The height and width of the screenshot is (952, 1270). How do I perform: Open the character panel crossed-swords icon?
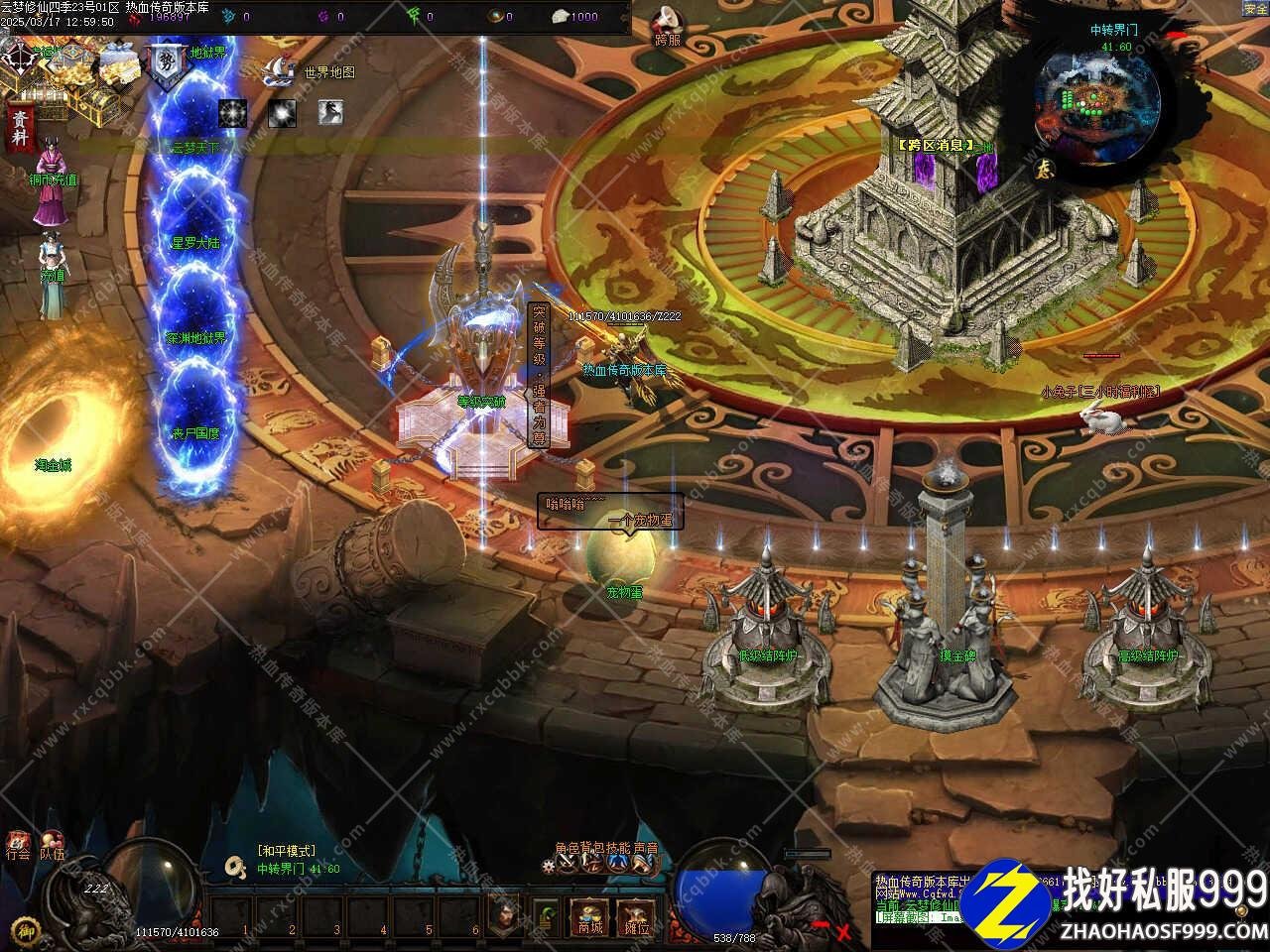tap(569, 864)
